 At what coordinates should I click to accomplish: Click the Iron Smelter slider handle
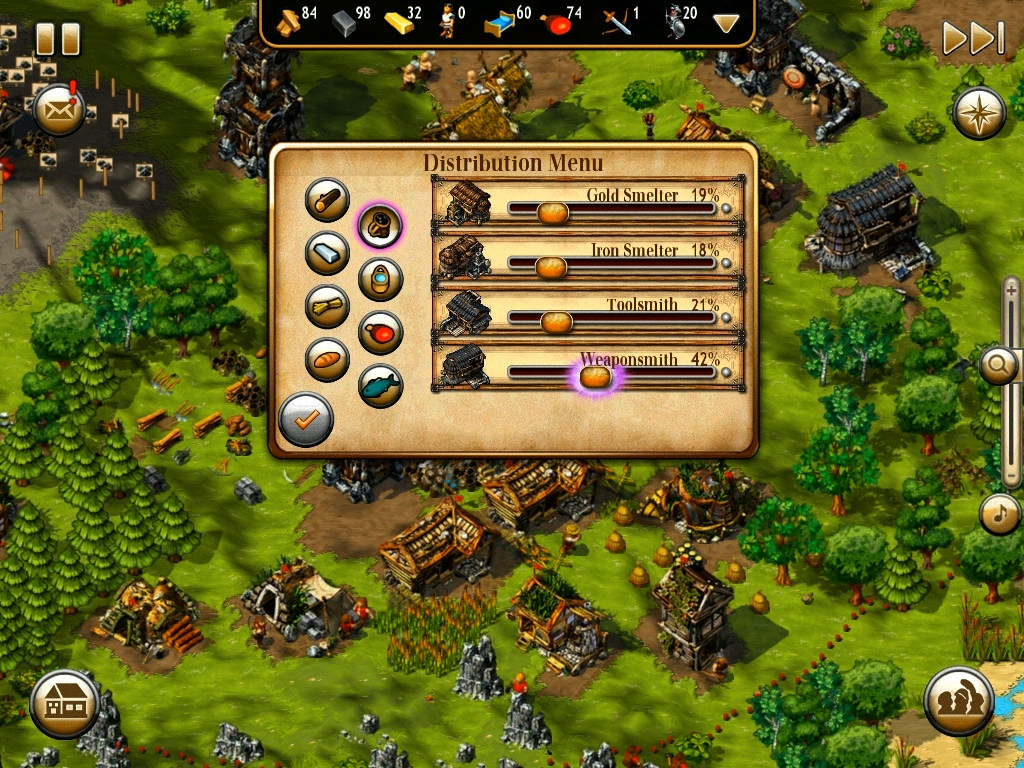click(550, 266)
